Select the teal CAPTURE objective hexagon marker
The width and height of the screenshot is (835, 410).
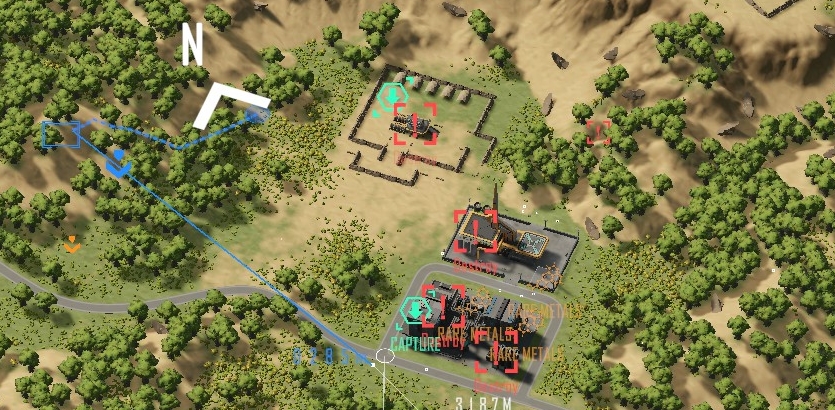[x=416, y=312]
